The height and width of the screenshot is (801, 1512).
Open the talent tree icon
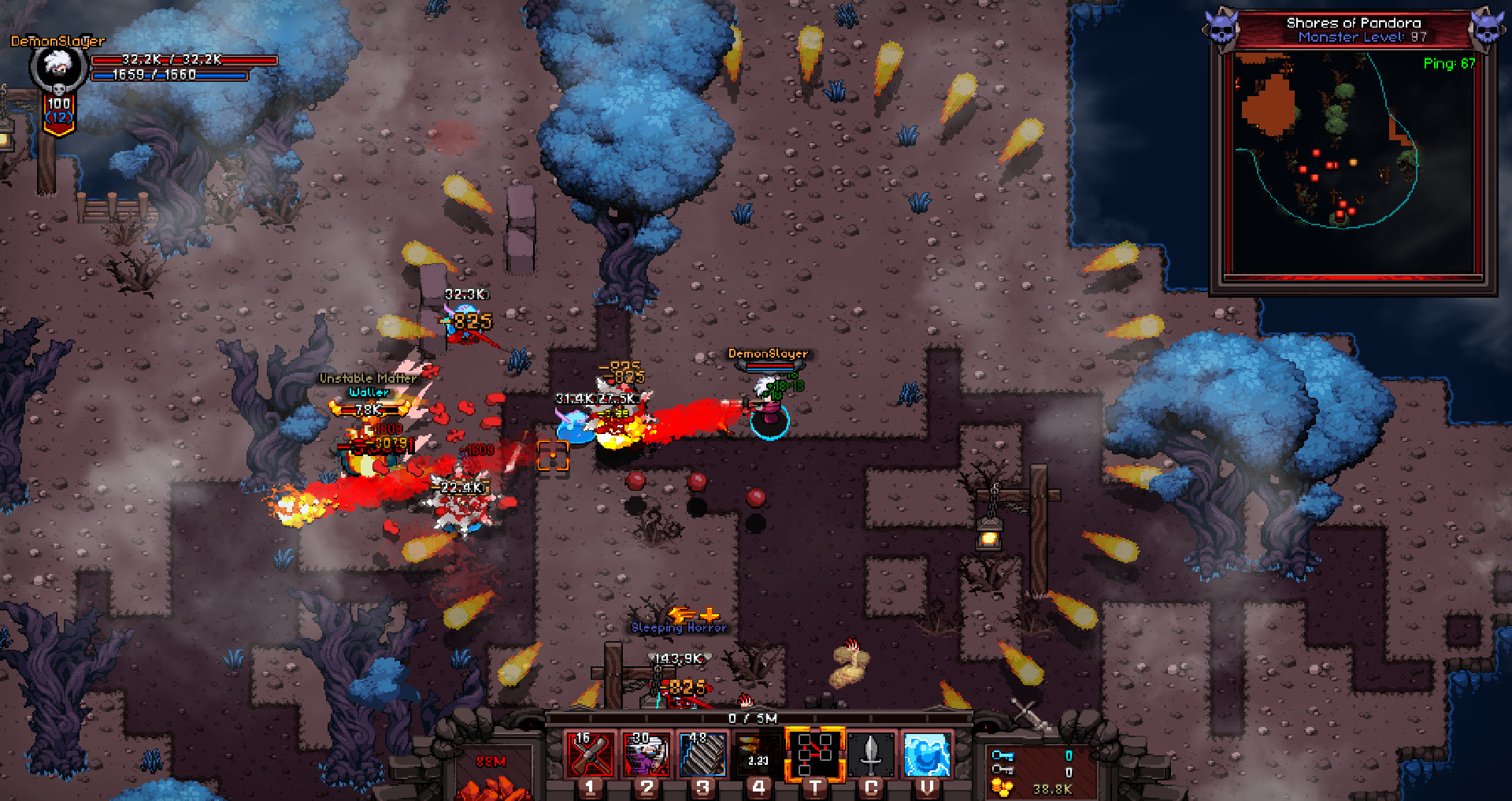(815, 755)
